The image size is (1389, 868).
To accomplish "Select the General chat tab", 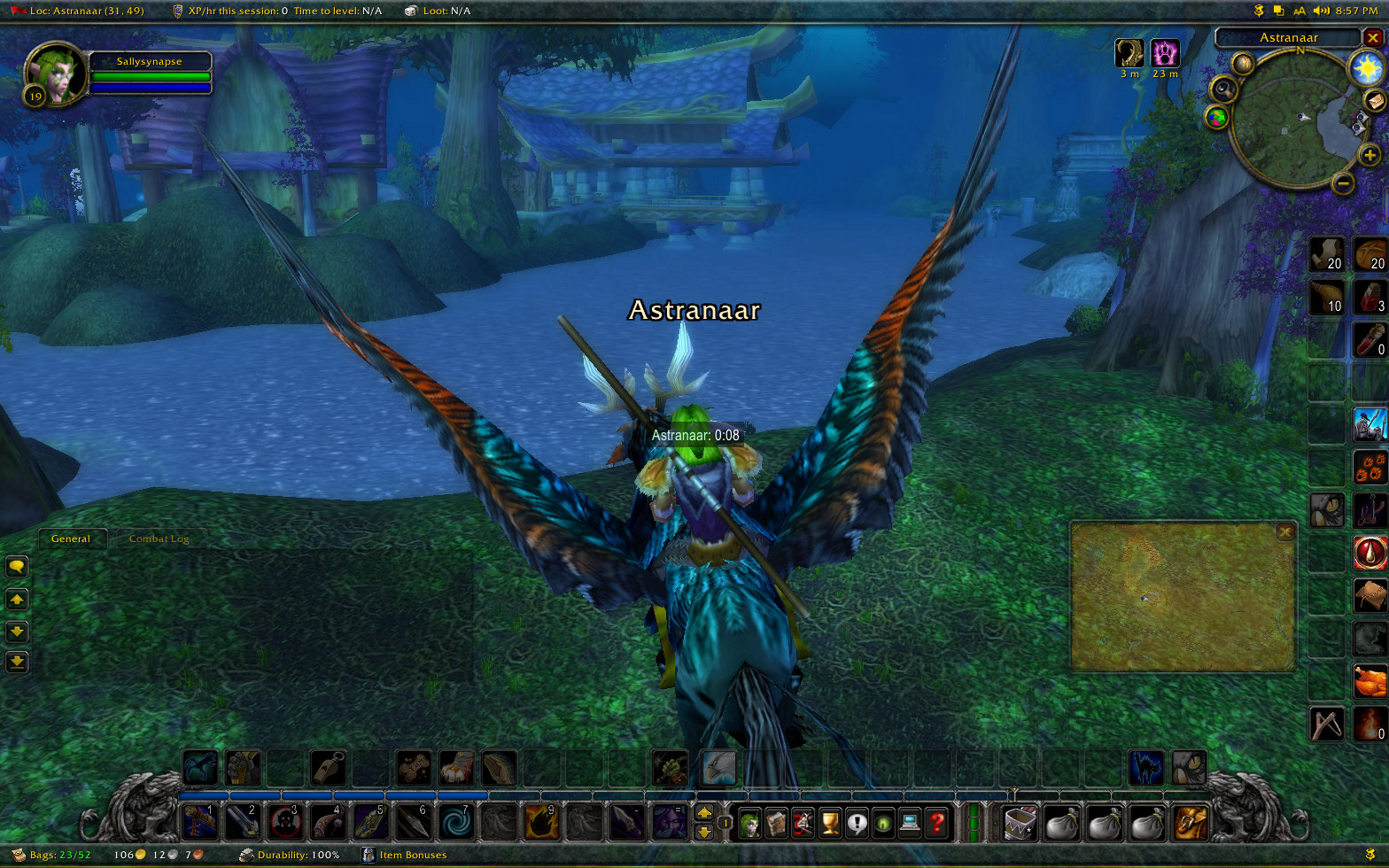I will pyautogui.click(x=71, y=539).
